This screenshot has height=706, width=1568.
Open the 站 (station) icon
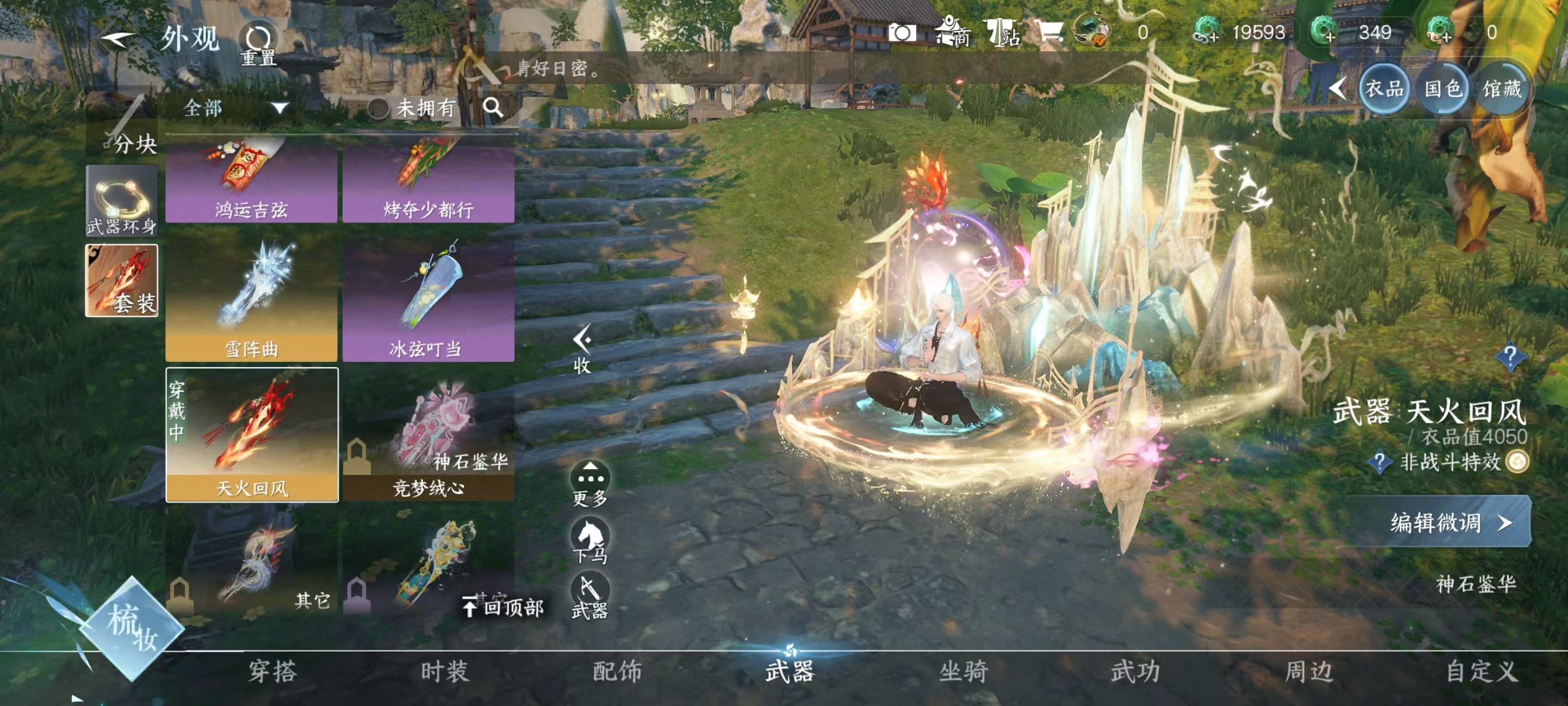pyautogui.click(x=1001, y=34)
